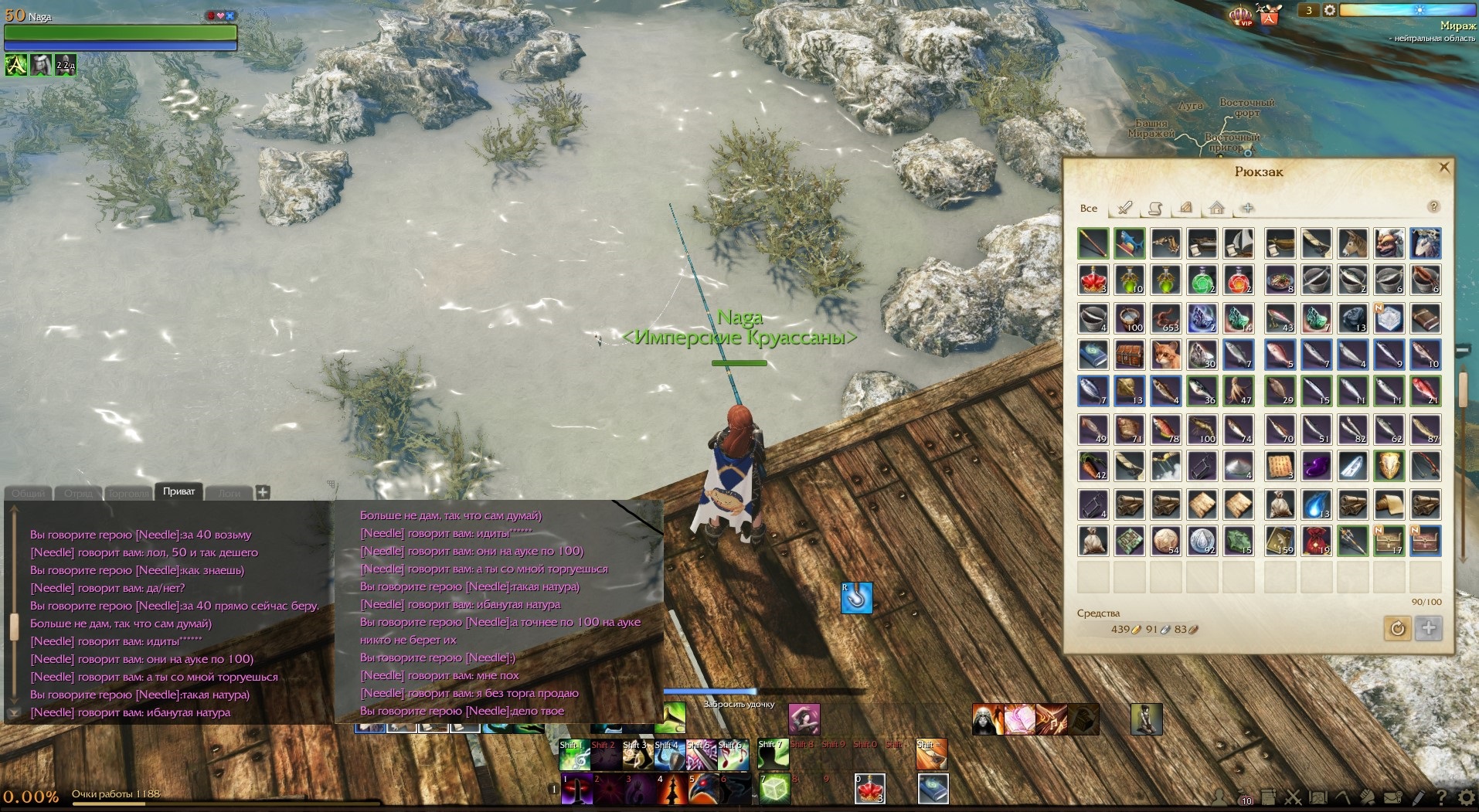Sort the backpack with the refresh button
Image resolution: width=1479 pixels, height=812 pixels.
(x=1397, y=628)
